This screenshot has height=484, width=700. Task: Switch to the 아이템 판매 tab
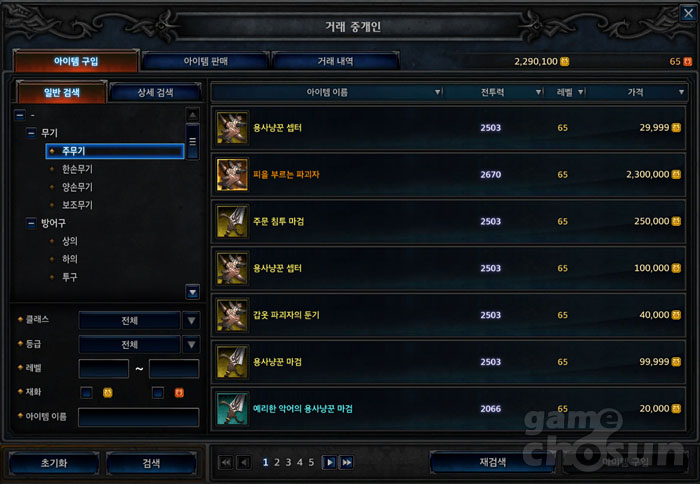pos(205,61)
